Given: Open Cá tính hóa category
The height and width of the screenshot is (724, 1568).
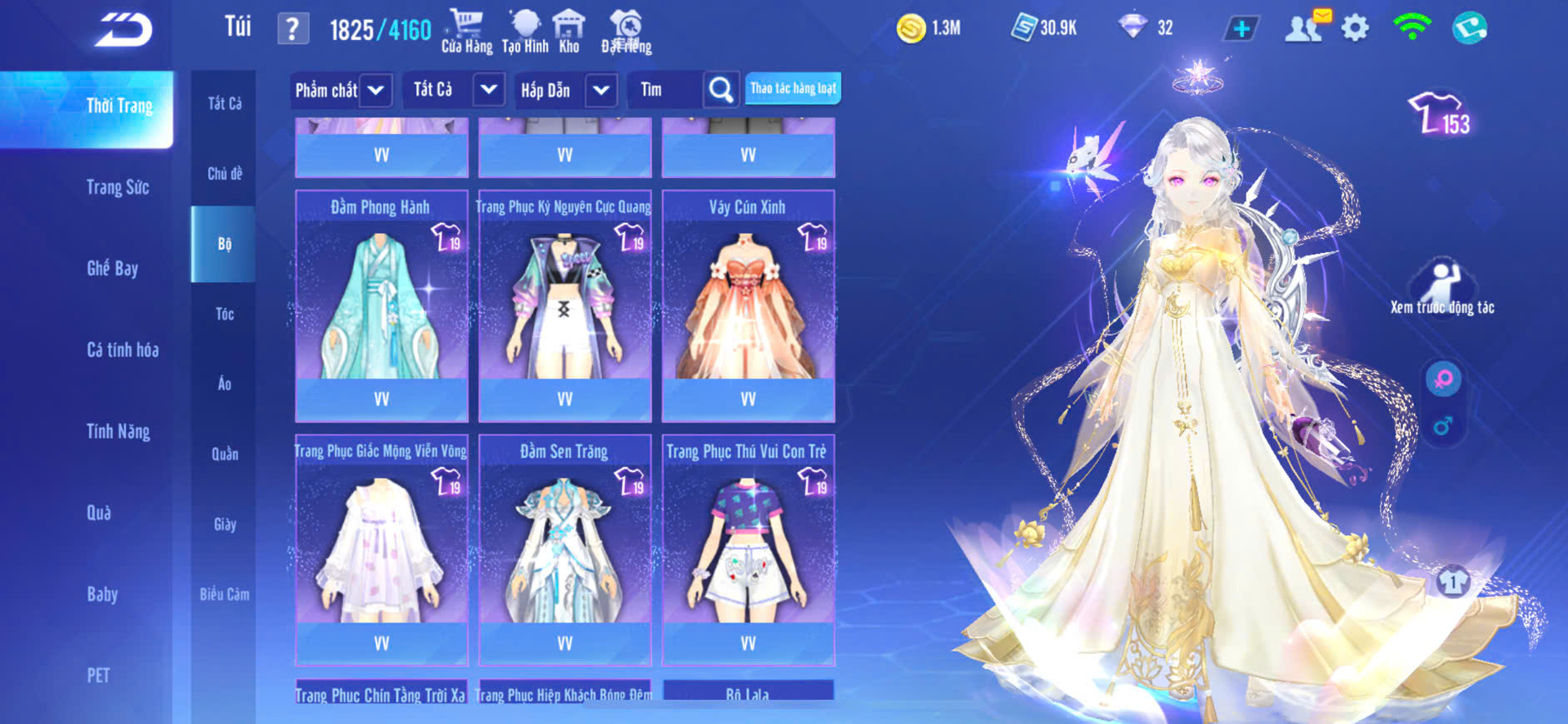Looking at the screenshot, I should [122, 350].
